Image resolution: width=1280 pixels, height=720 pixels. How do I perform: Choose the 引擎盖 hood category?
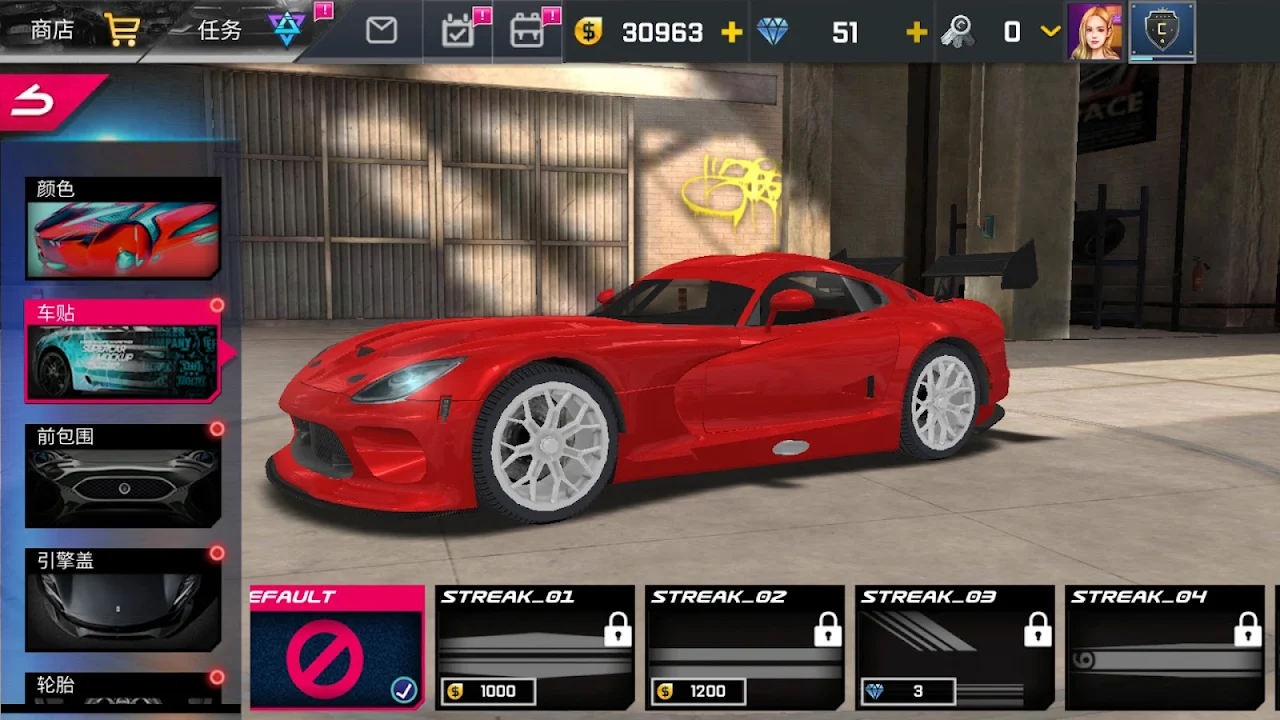[x=123, y=599]
